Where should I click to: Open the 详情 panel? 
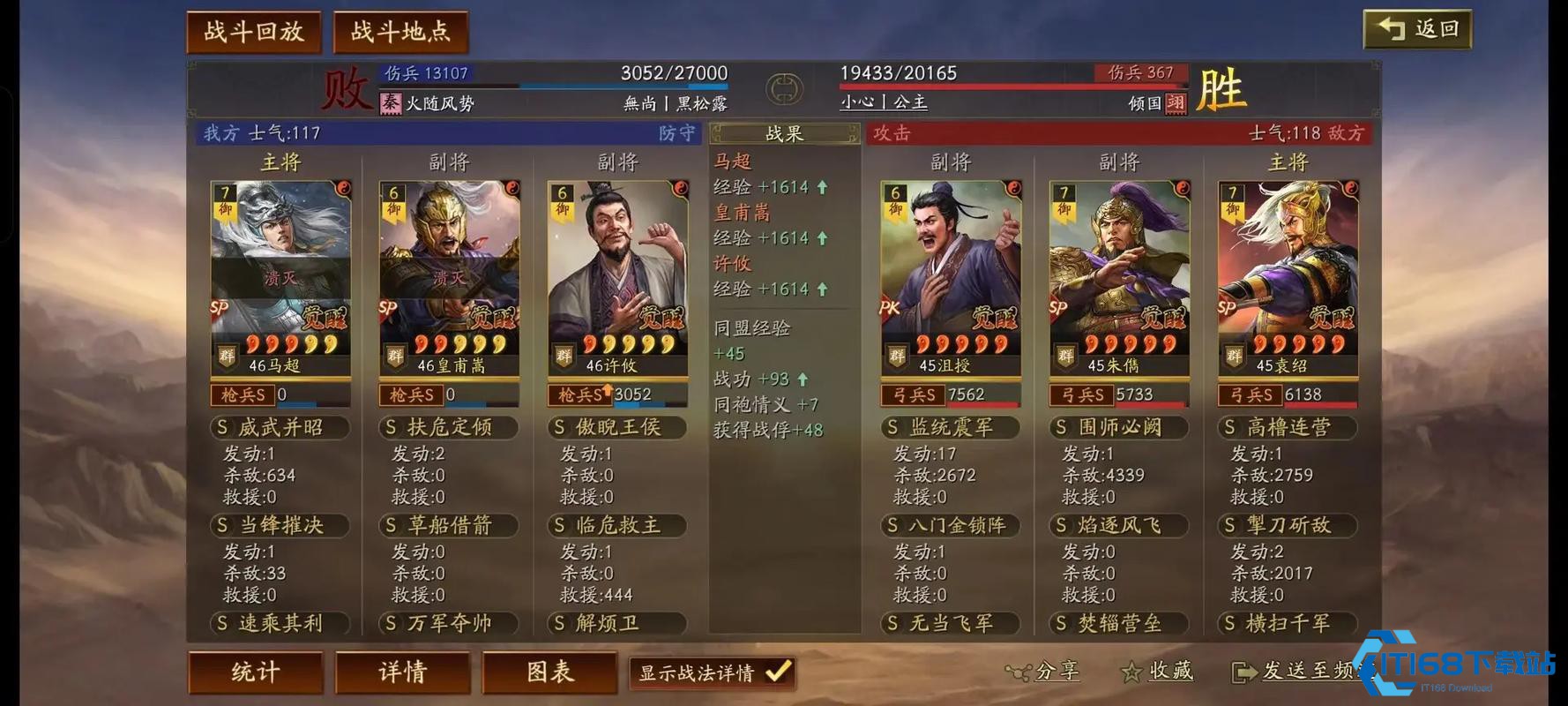[x=402, y=672]
